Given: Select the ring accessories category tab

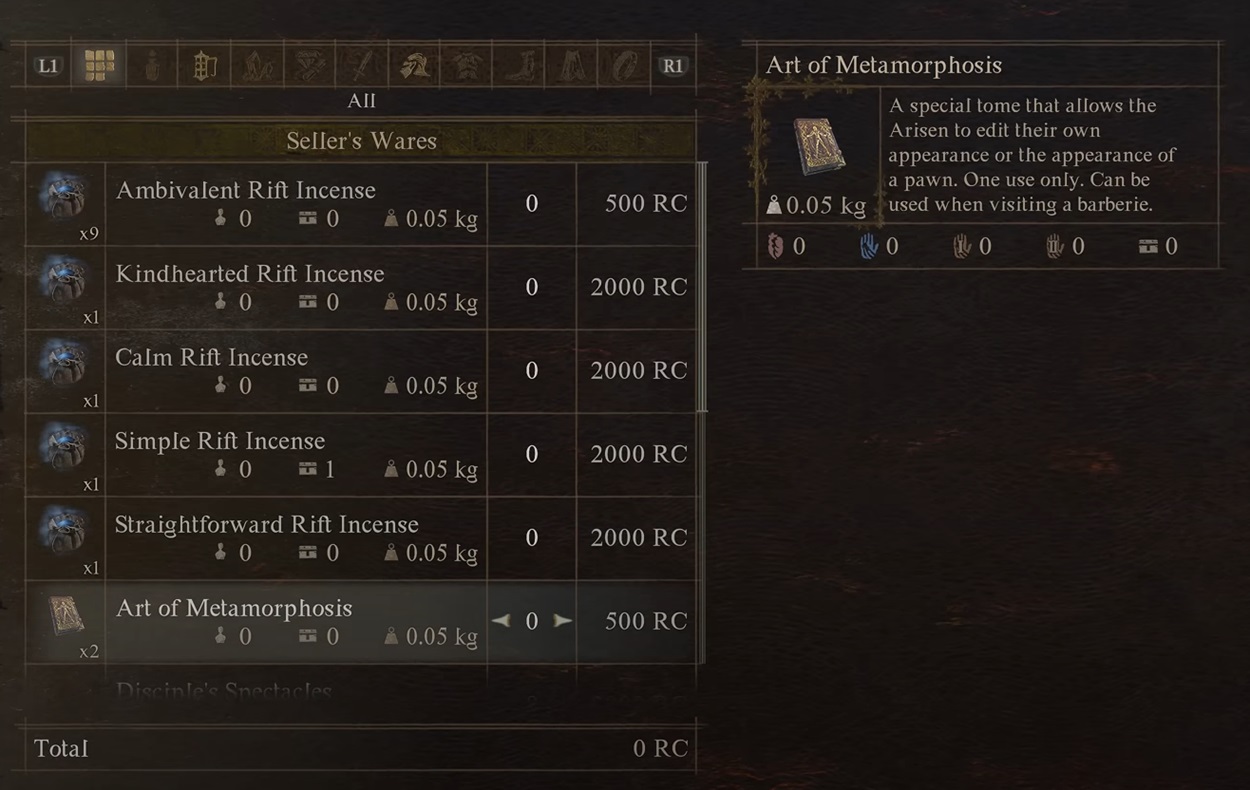Looking at the screenshot, I should 623,66.
